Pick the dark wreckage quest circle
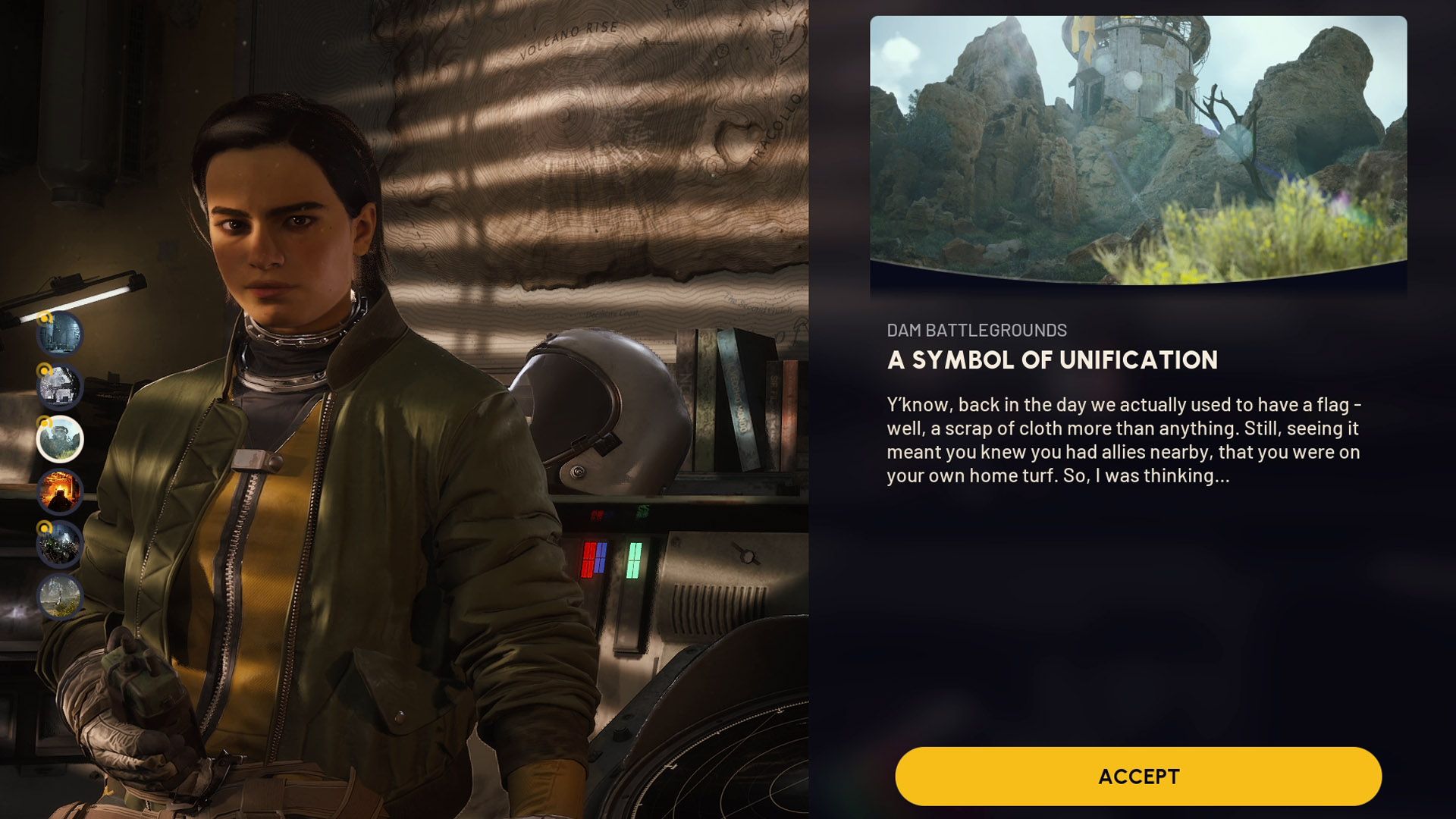Viewport: 1456px width, 819px height. click(60, 544)
